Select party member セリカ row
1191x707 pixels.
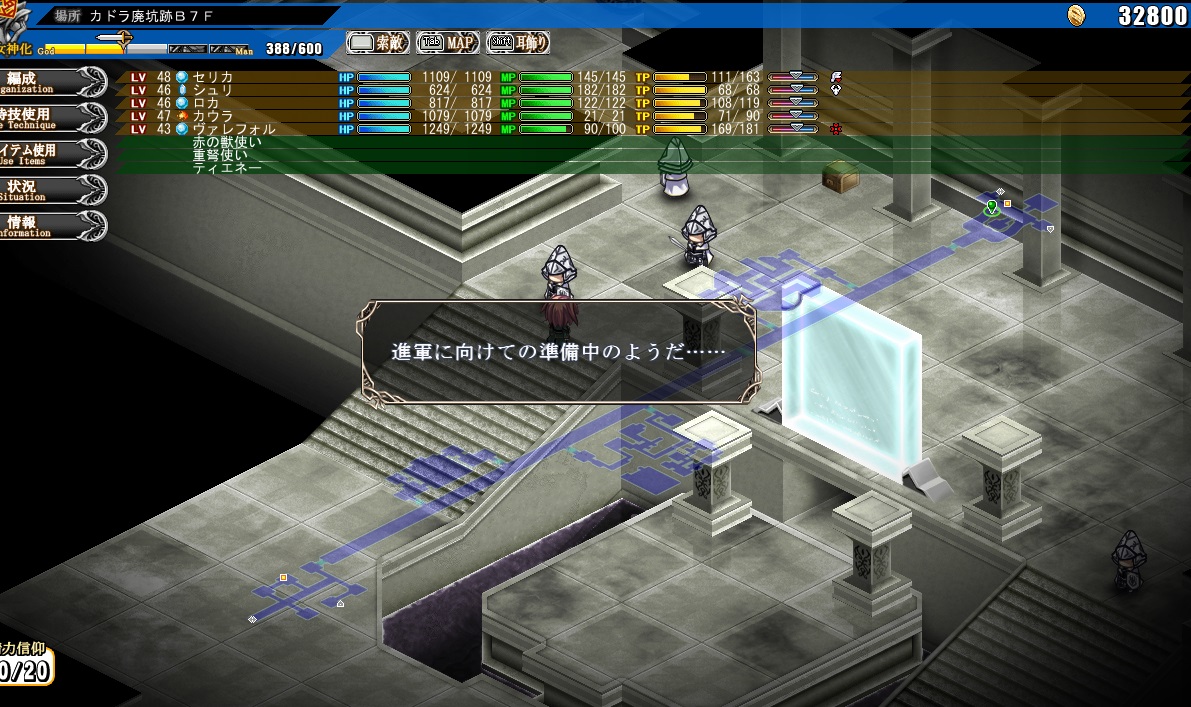point(213,77)
